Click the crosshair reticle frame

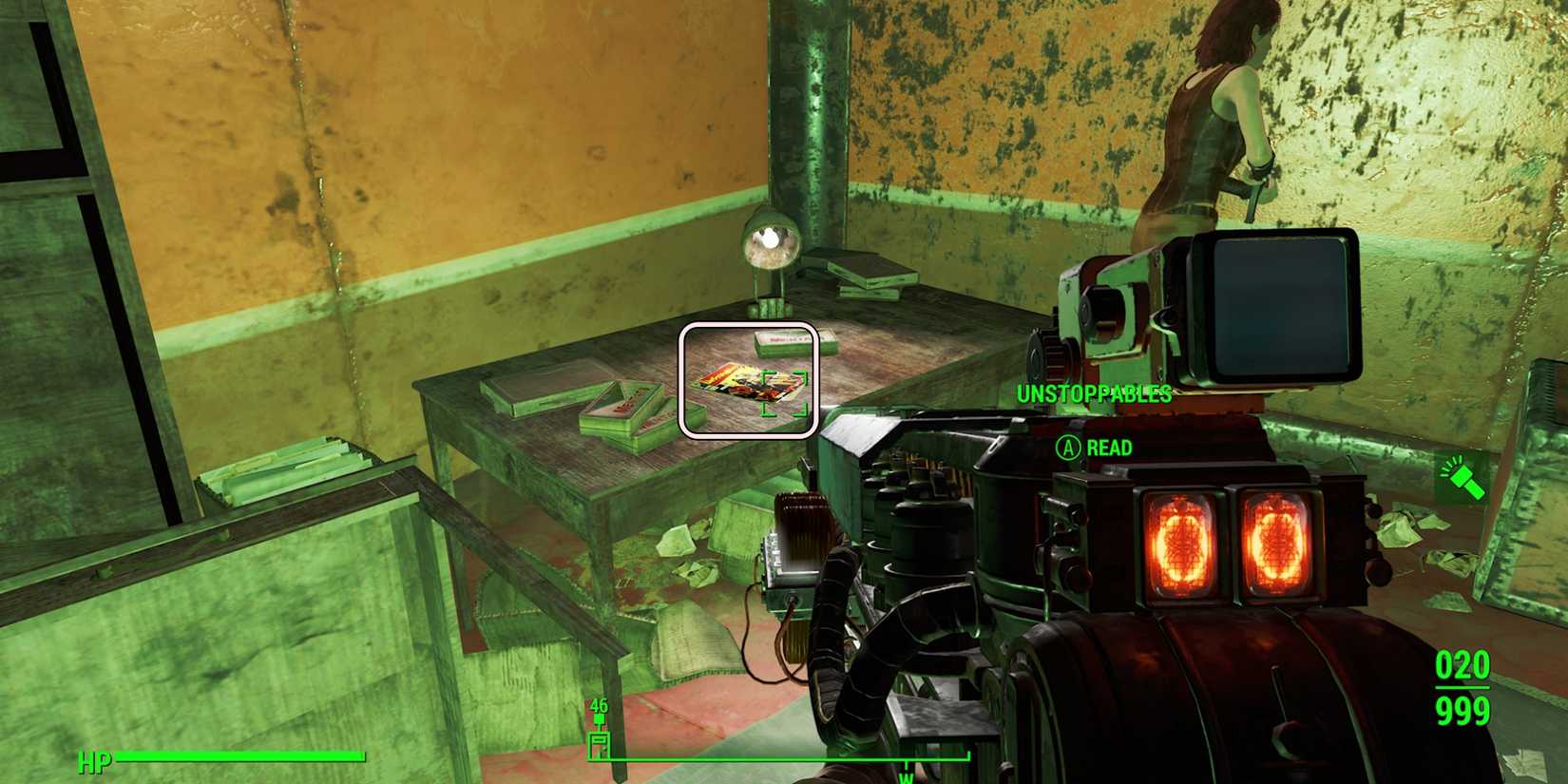pos(747,380)
